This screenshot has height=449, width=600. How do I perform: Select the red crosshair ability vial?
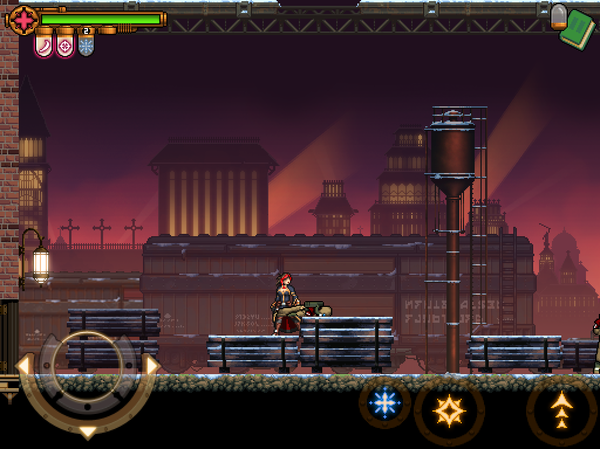(x=66, y=45)
